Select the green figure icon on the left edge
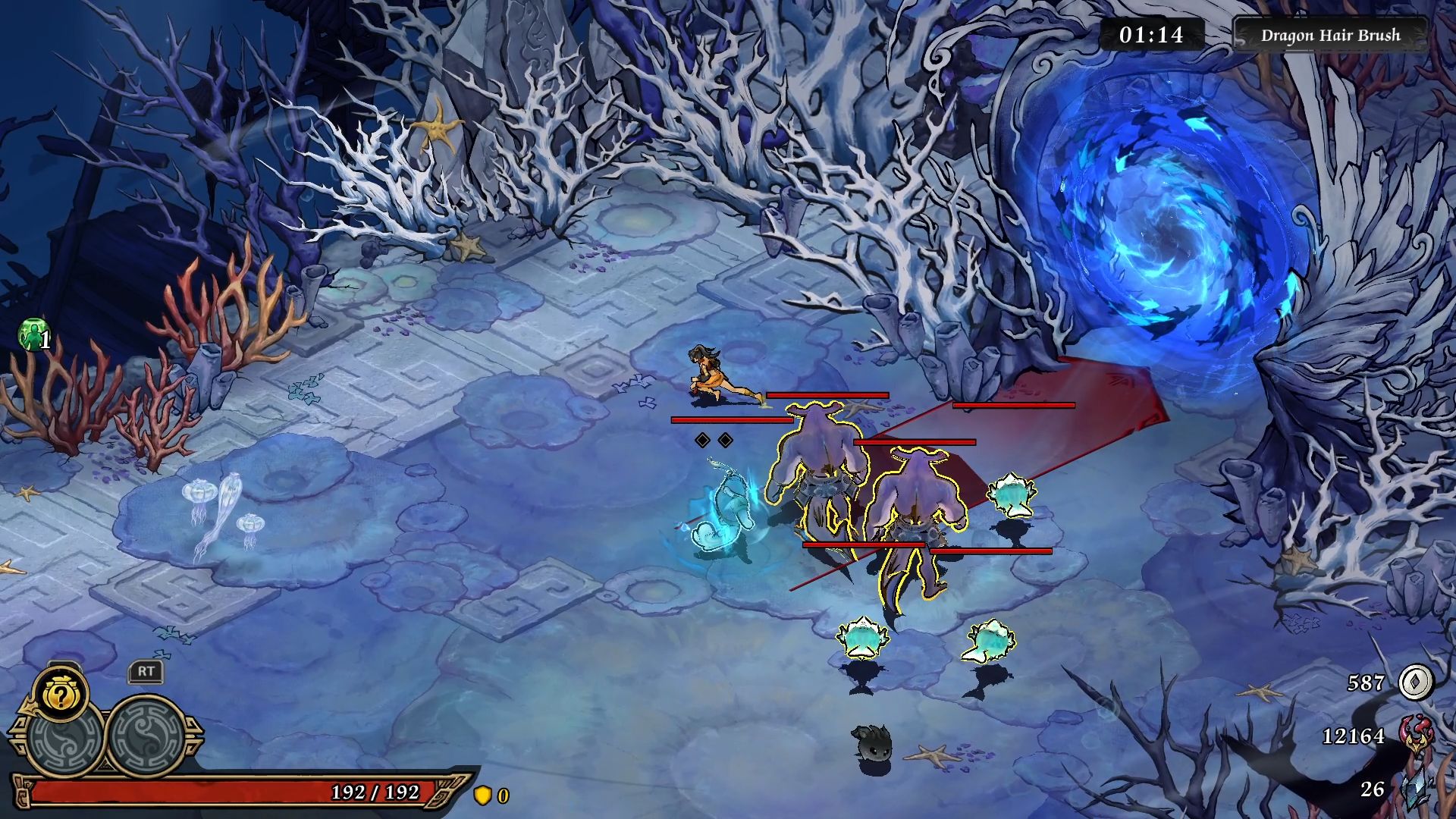Screen dimensions: 1456x819 tap(33, 334)
